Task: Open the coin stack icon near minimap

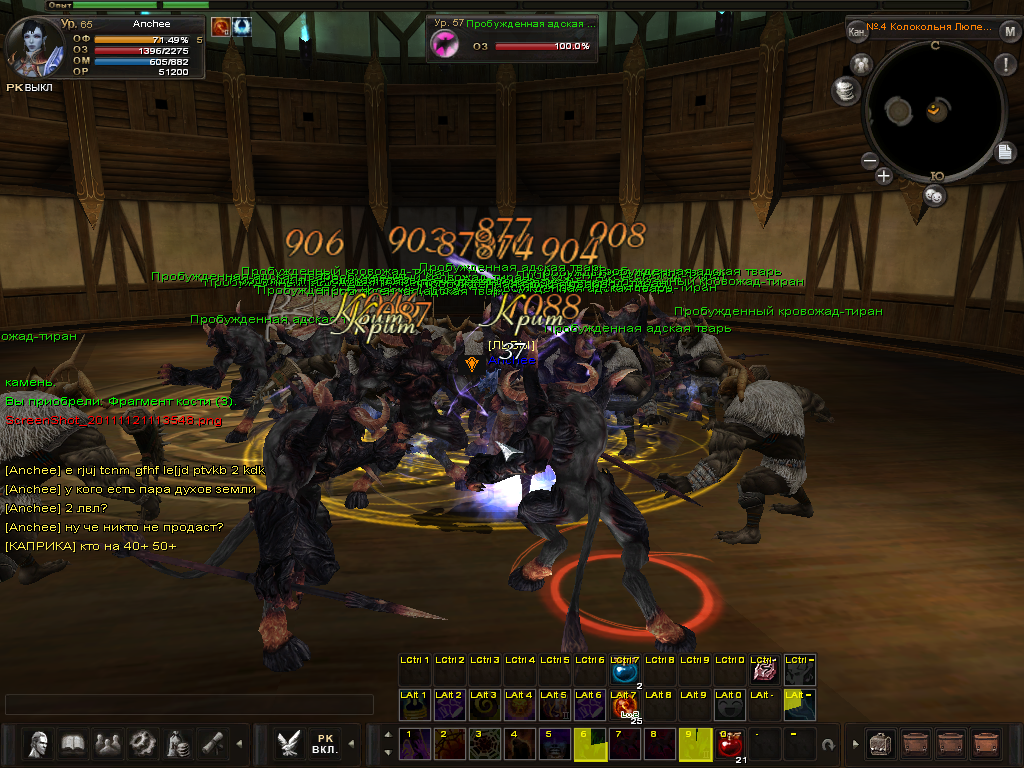Action: (846, 91)
